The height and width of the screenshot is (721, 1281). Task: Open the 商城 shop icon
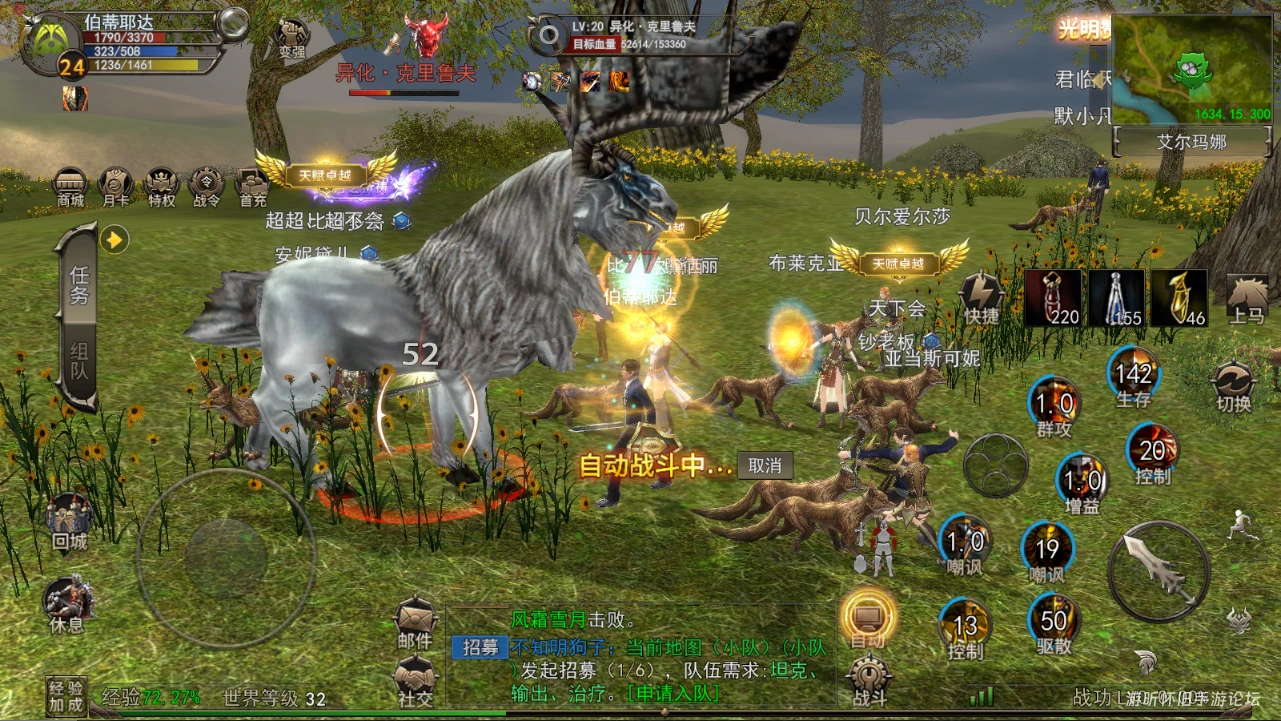click(x=70, y=186)
